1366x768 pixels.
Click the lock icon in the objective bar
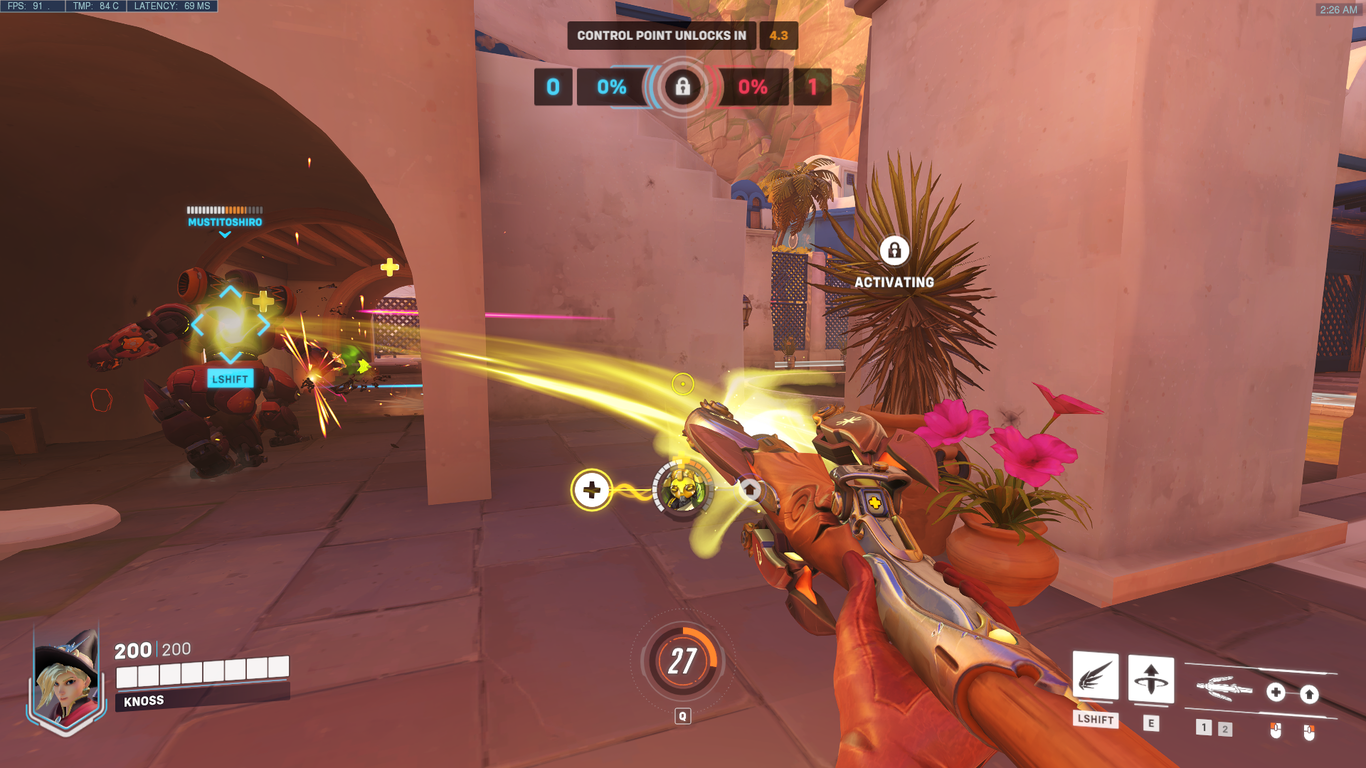pyautogui.click(x=681, y=87)
